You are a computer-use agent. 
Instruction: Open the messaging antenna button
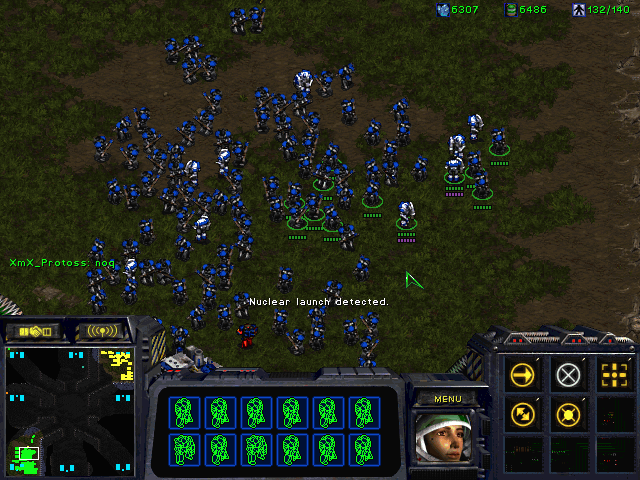click(x=102, y=331)
